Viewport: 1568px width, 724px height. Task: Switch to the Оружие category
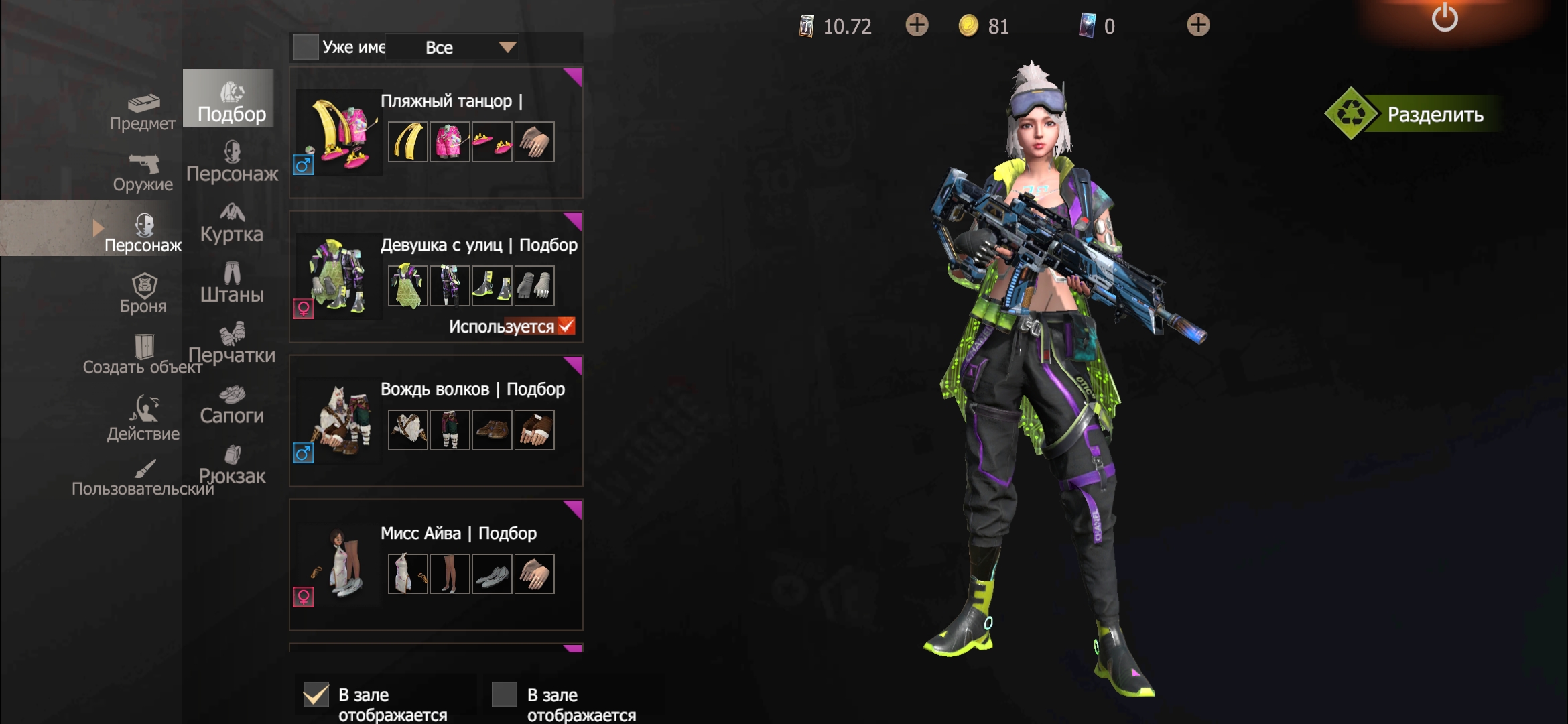pyautogui.click(x=143, y=173)
